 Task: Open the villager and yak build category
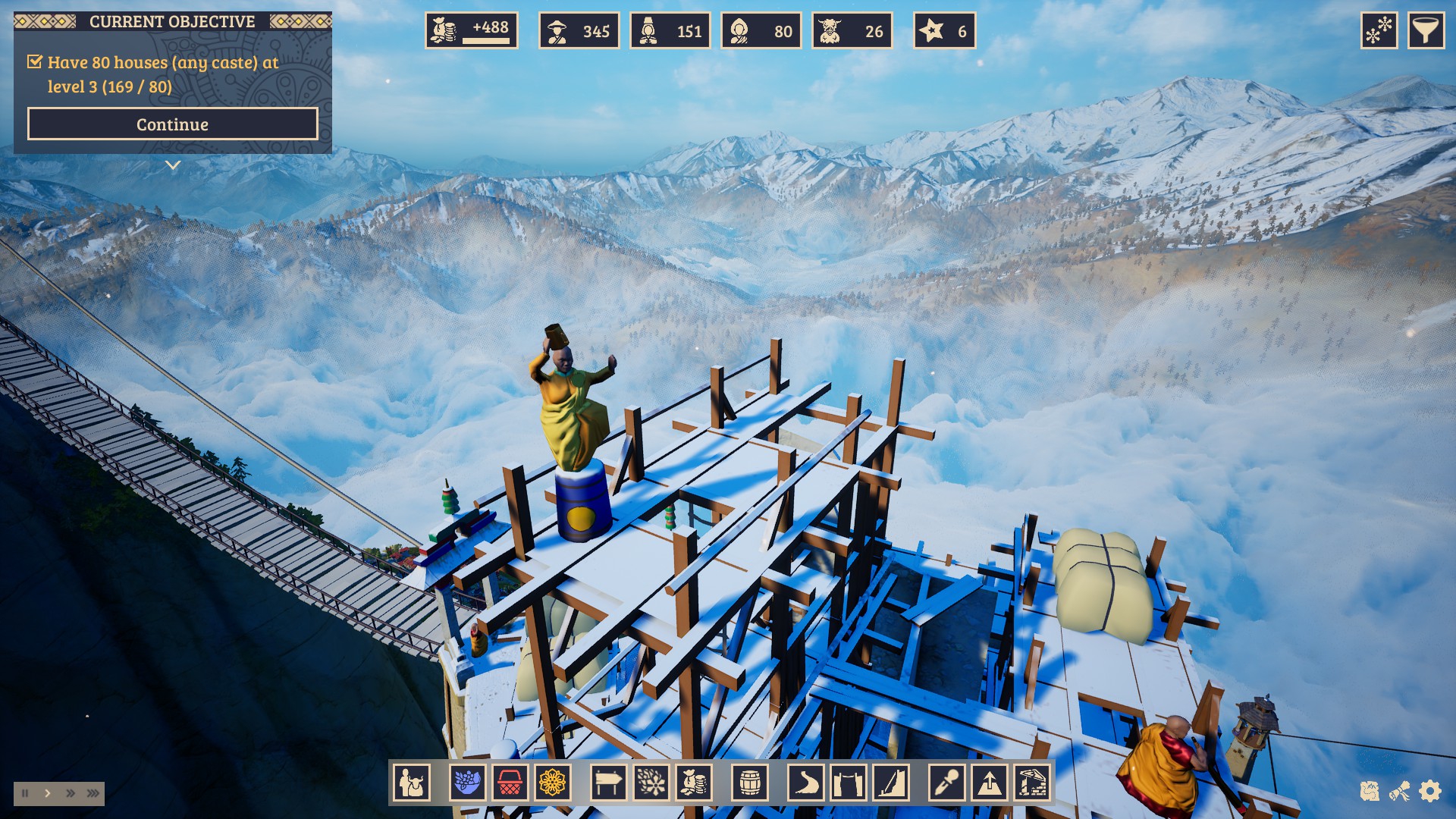(x=412, y=782)
